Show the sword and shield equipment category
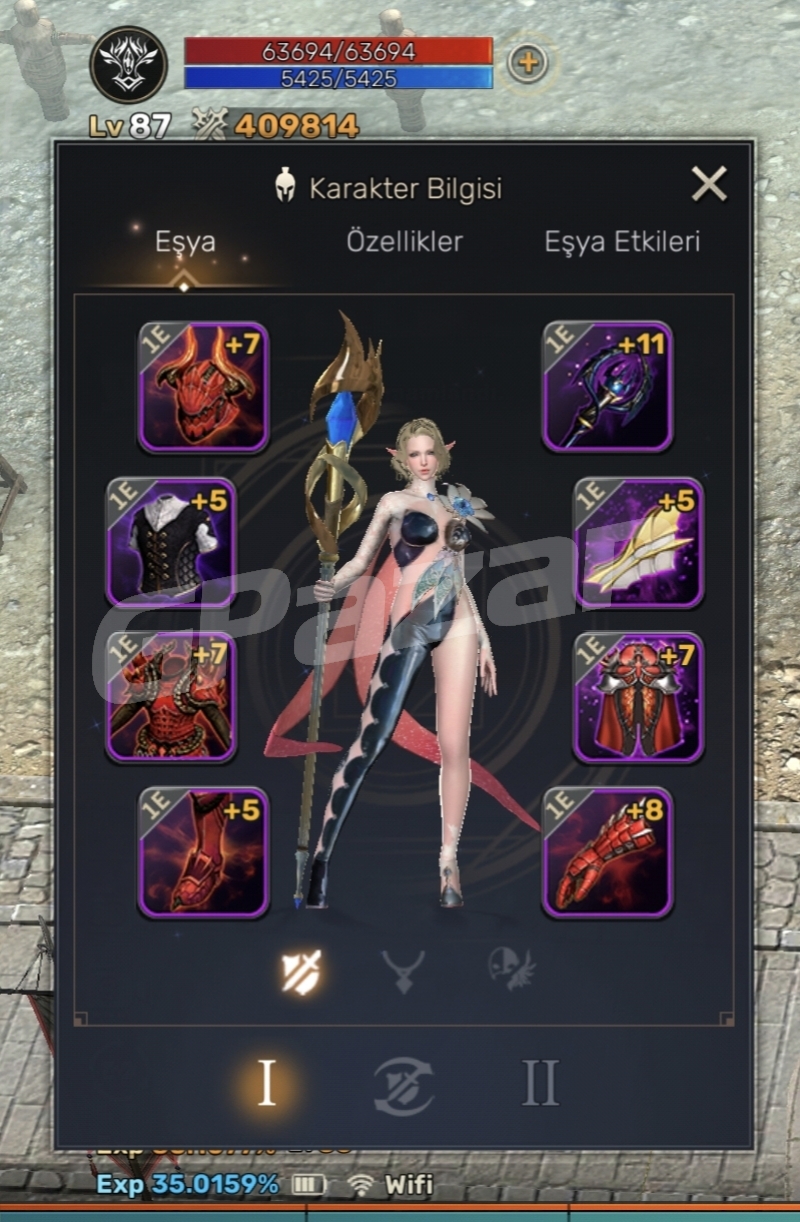 tap(301, 970)
